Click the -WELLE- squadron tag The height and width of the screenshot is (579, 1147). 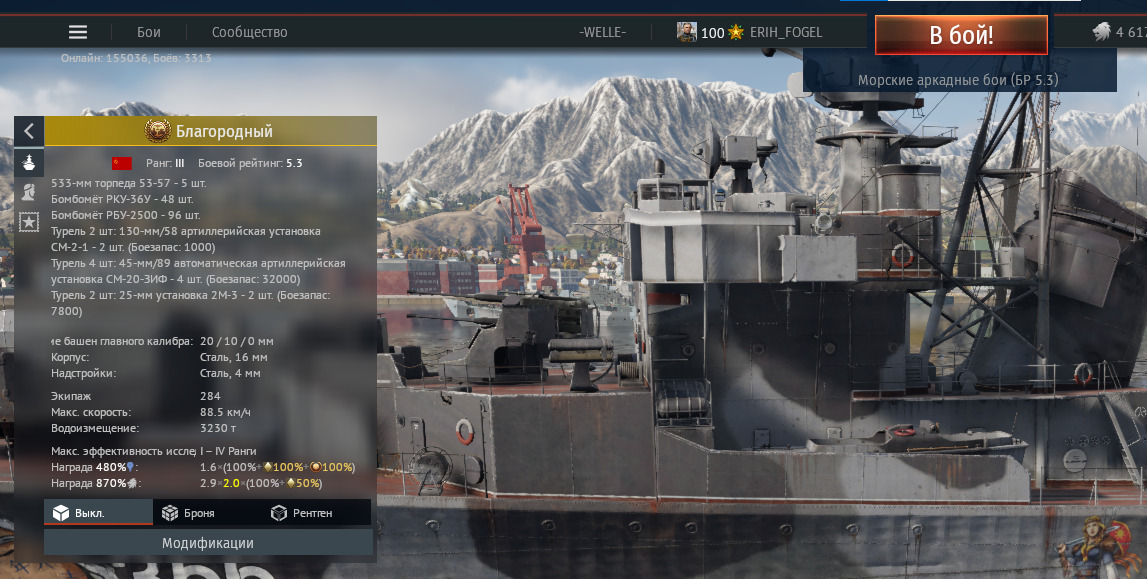602,32
